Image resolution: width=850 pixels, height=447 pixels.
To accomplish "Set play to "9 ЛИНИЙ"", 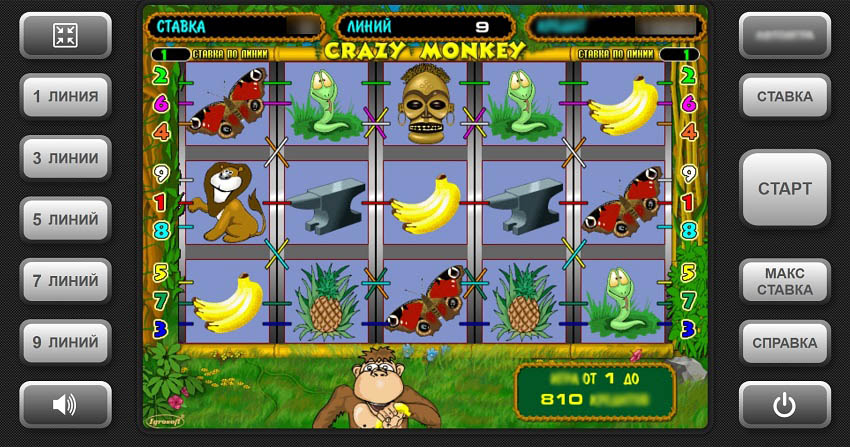I will [x=66, y=343].
